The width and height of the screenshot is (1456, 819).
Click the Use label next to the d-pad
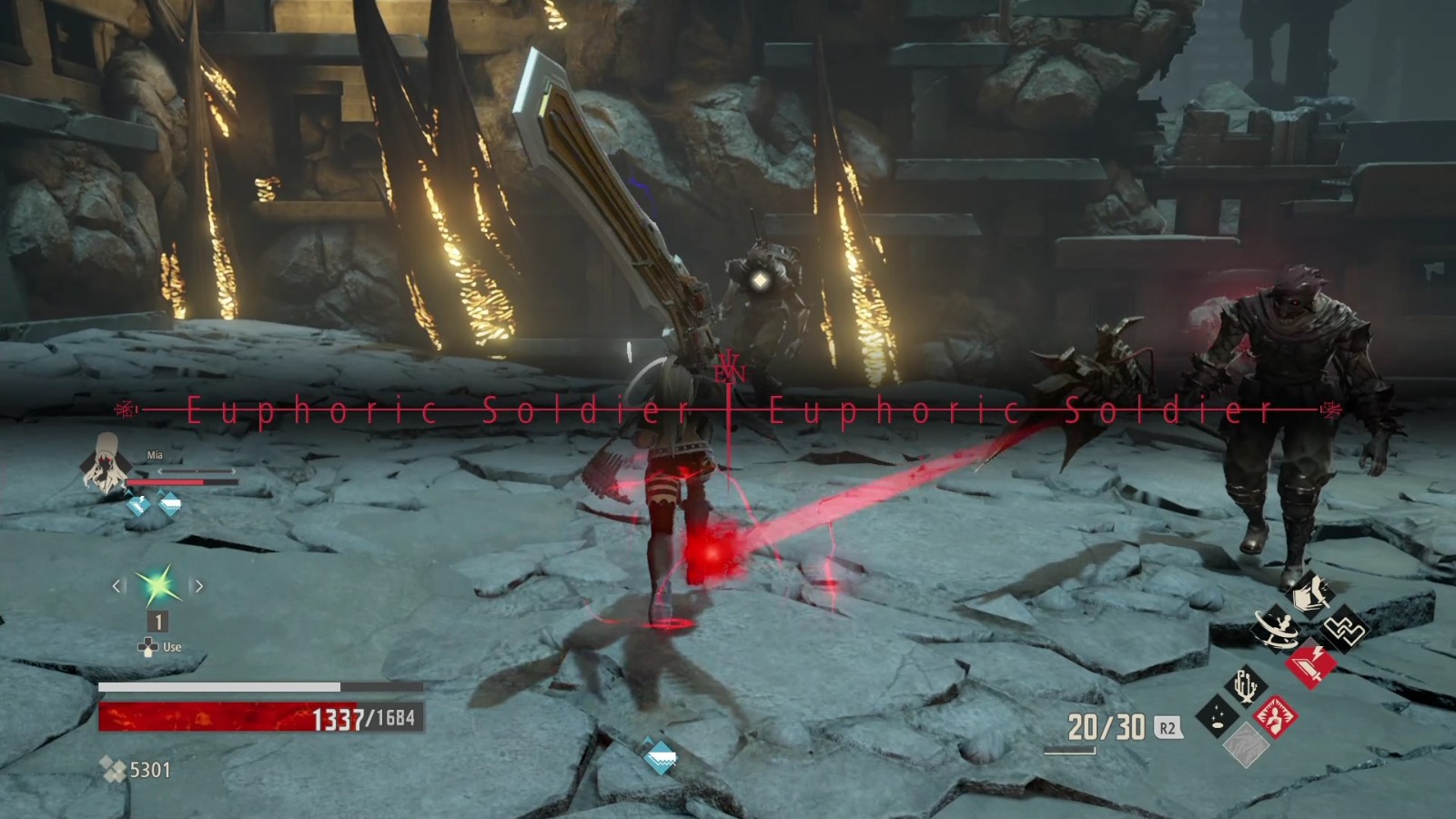point(171,646)
